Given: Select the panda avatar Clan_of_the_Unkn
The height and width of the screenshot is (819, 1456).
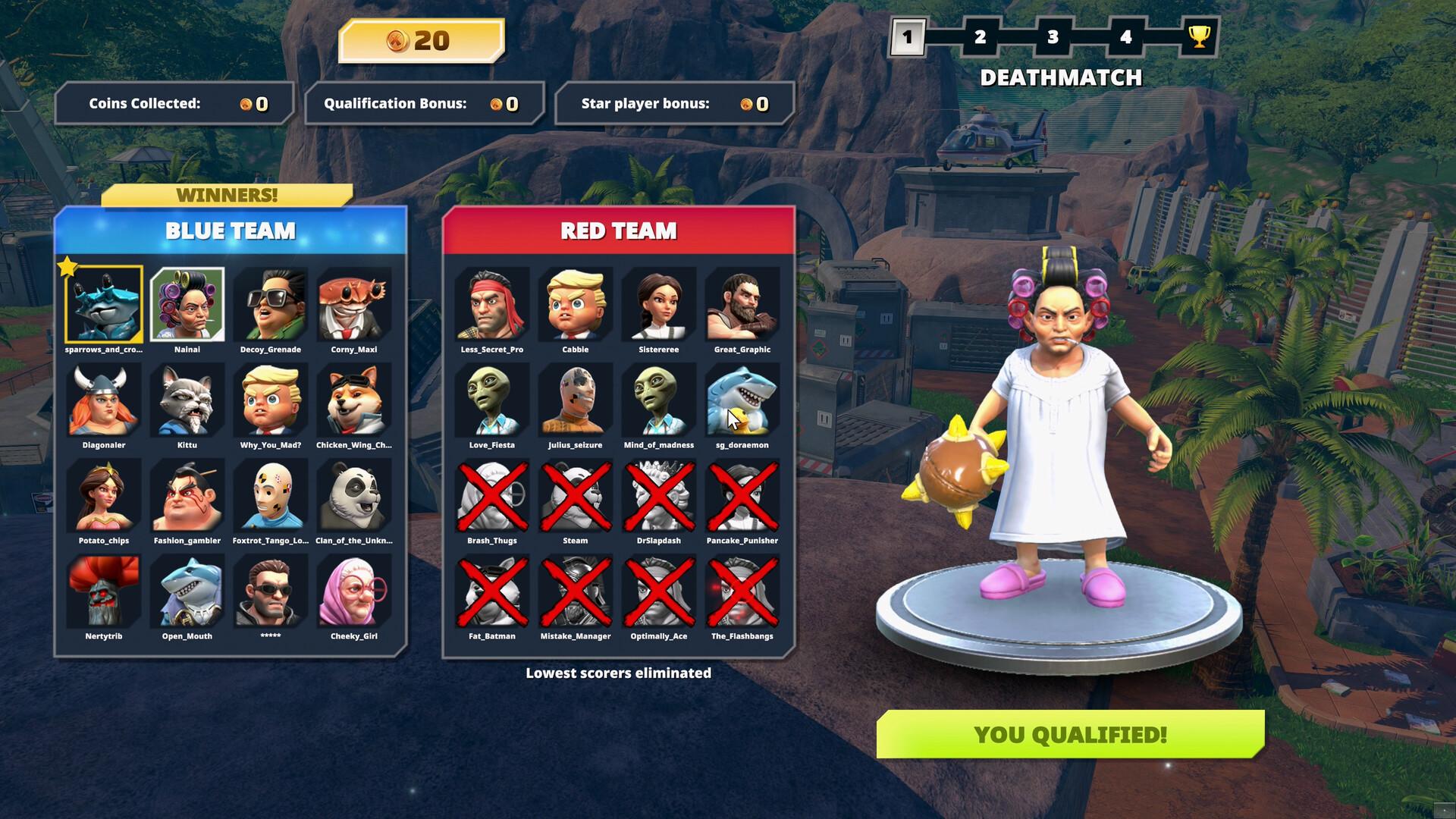Looking at the screenshot, I should [x=353, y=496].
